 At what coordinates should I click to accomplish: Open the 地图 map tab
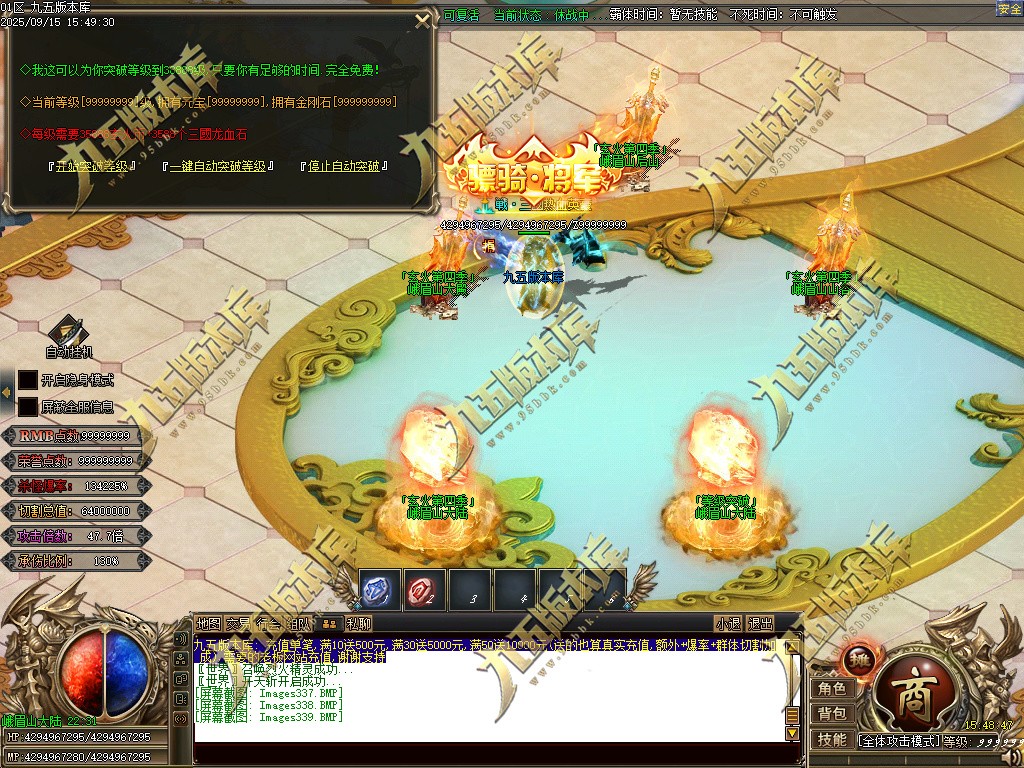208,624
